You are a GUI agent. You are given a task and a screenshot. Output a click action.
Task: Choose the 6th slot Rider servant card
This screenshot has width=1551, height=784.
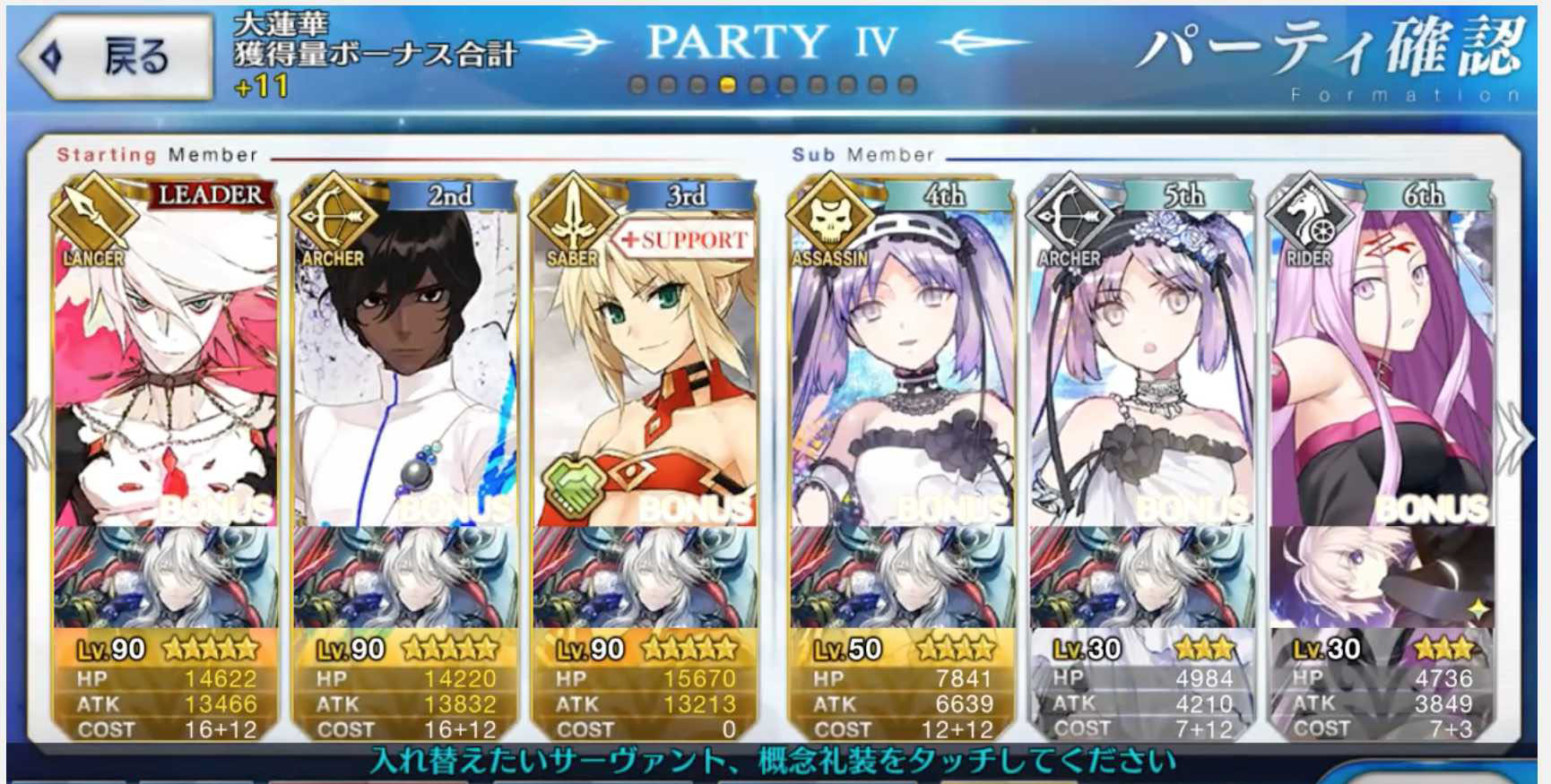[x=1381, y=358]
